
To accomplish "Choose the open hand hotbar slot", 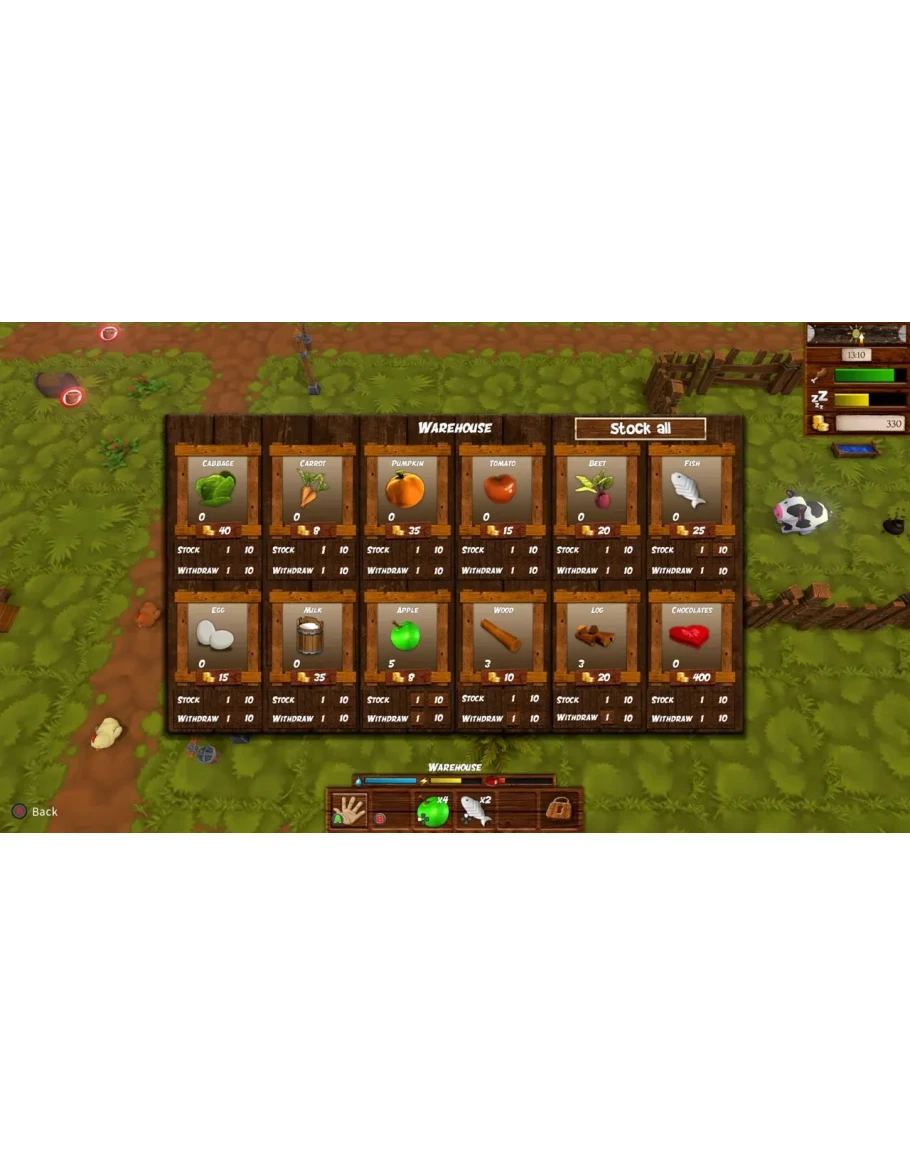I will 349,810.
